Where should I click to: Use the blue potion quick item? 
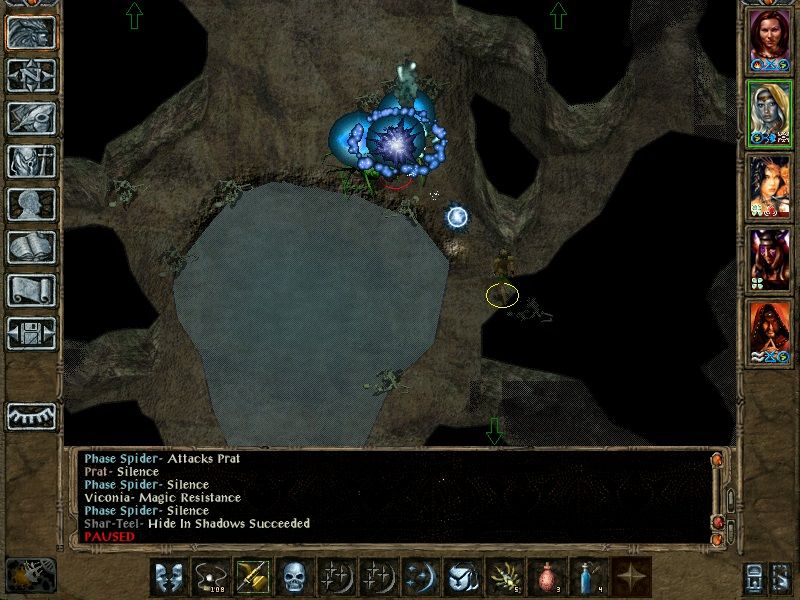coord(587,578)
